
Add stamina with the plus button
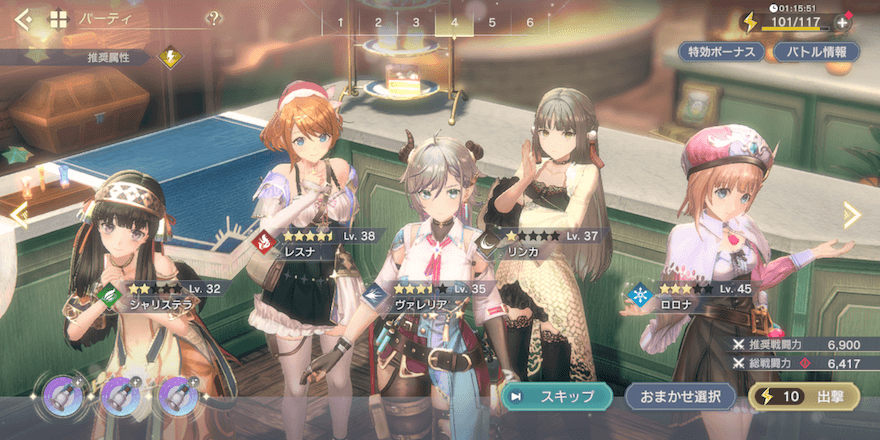(x=842, y=22)
